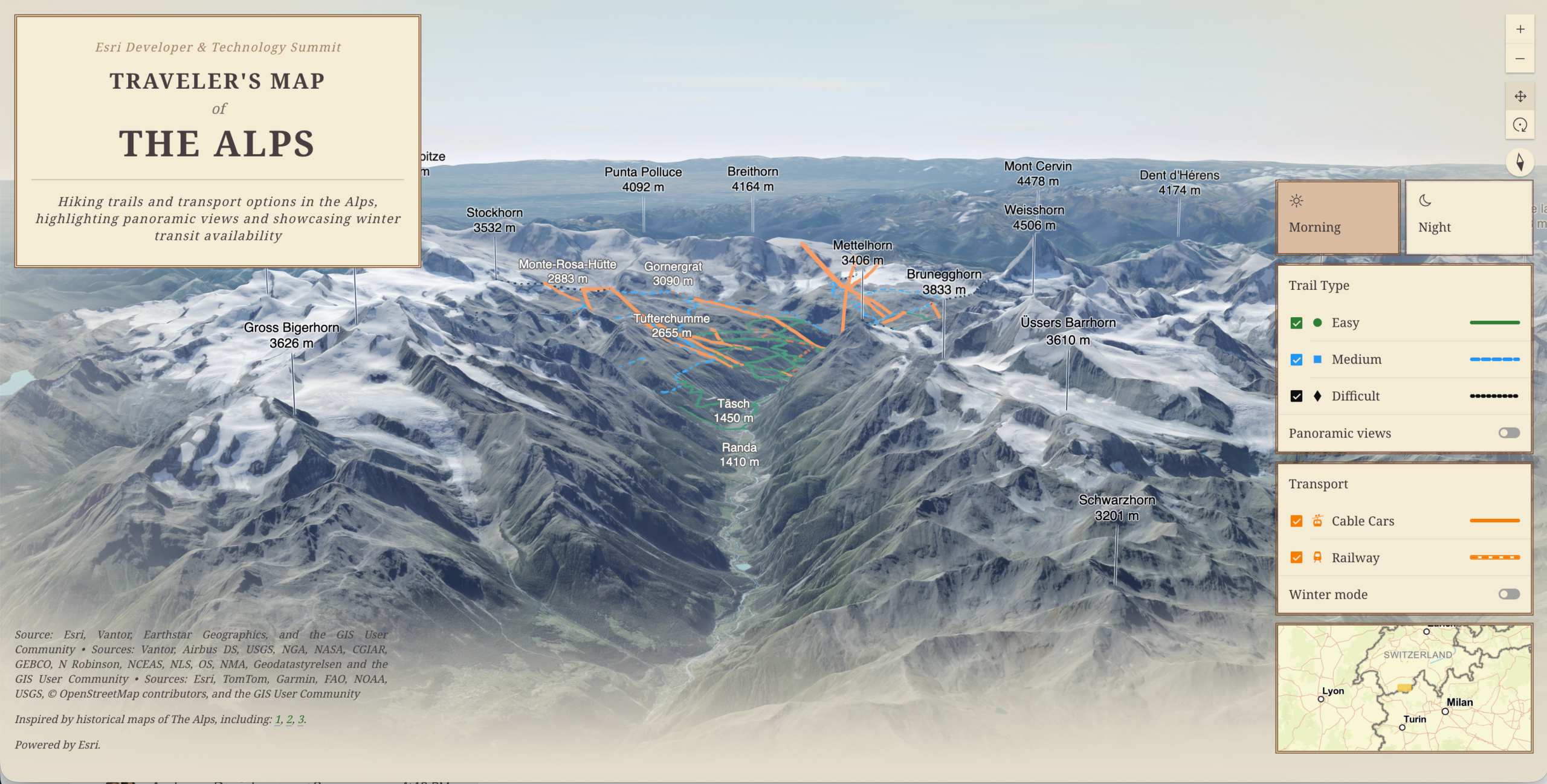Click the Cable Cars gondola icon
Viewport: 1547px width, 784px height.
[1317, 521]
